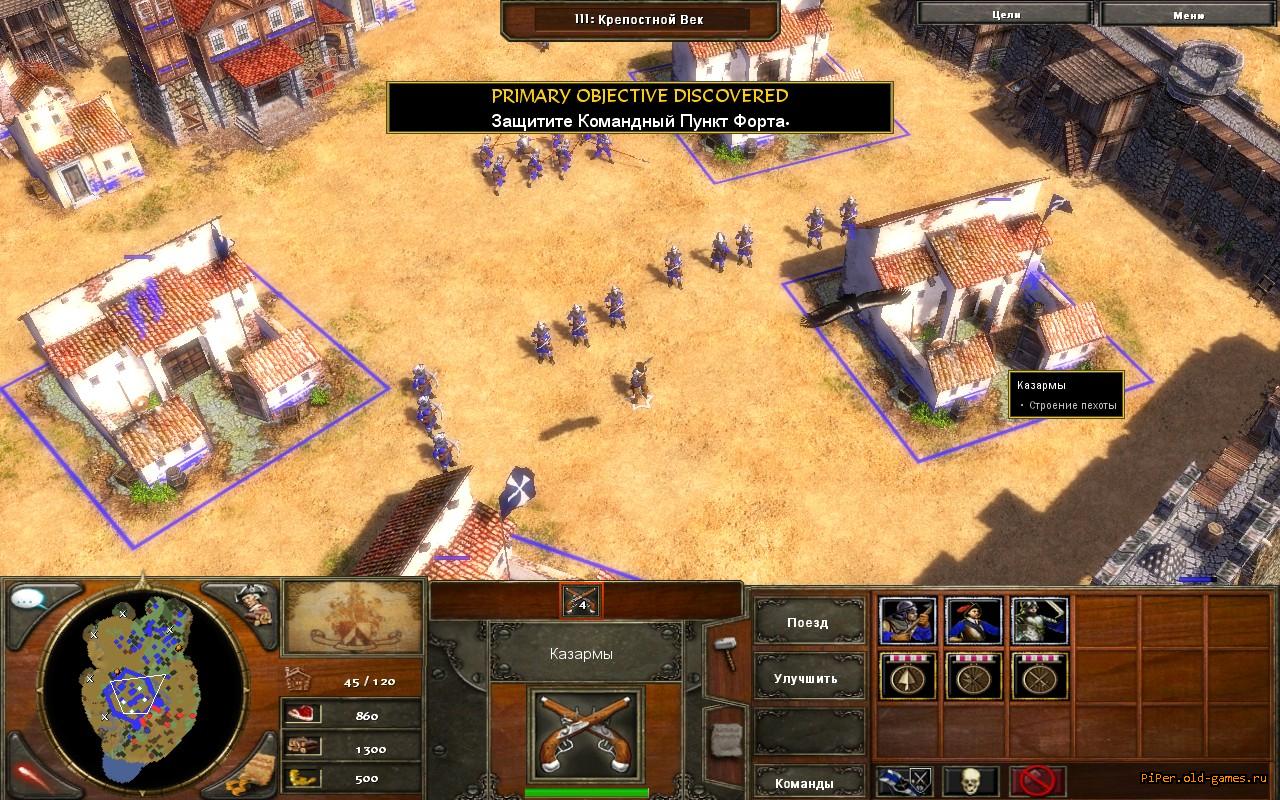The width and height of the screenshot is (1280, 800).
Task: Open the chat speech bubble button
Action: click(x=30, y=600)
